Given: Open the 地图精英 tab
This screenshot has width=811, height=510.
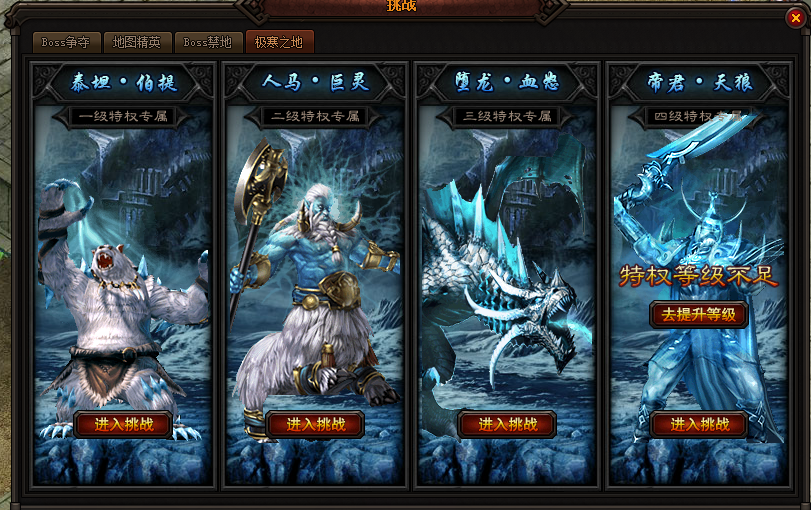Looking at the screenshot, I should 137,43.
